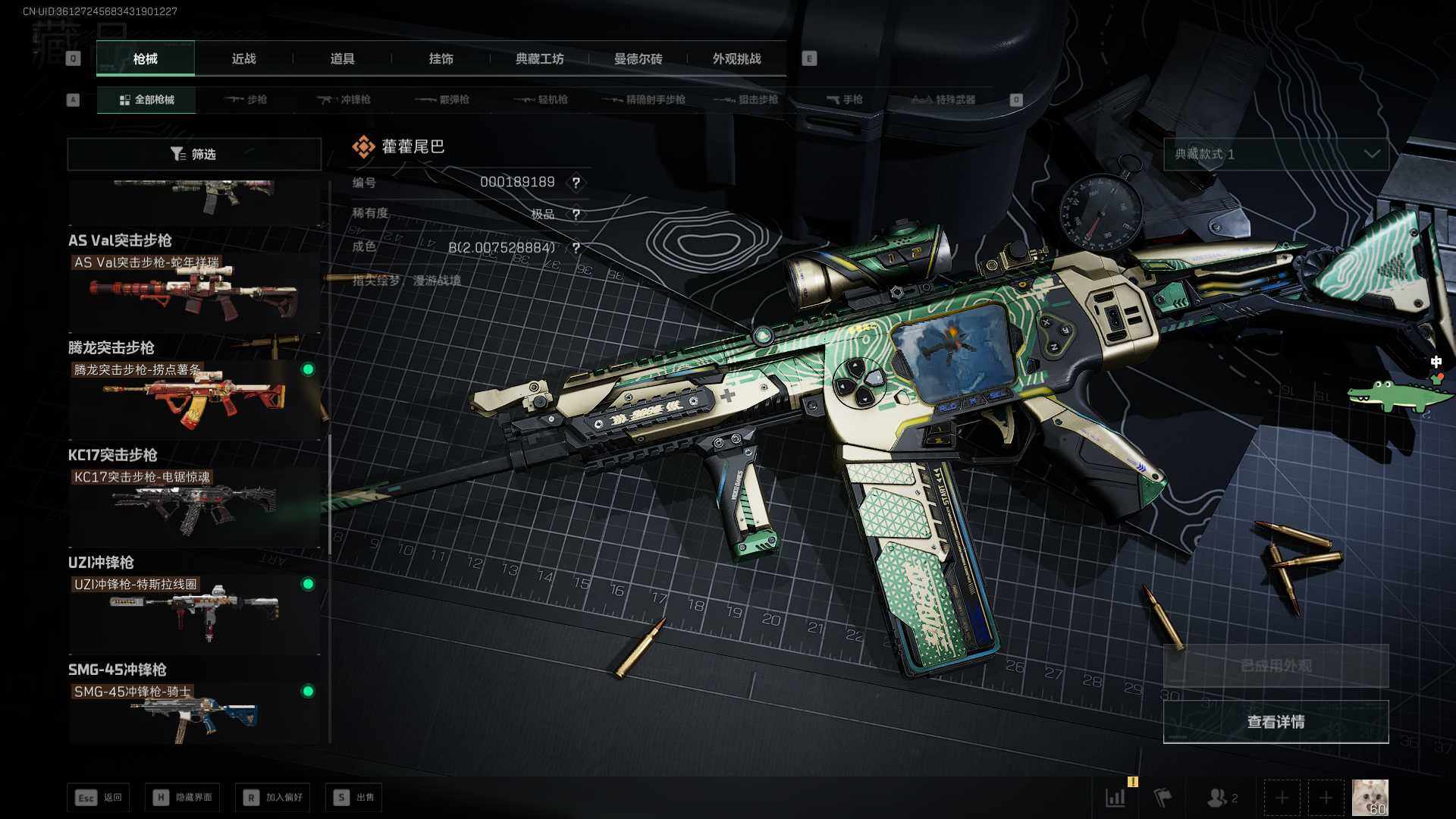Expand the 典藏款式 1 dropdown
This screenshot has width=1456, height=819.
click(1276, 154)
